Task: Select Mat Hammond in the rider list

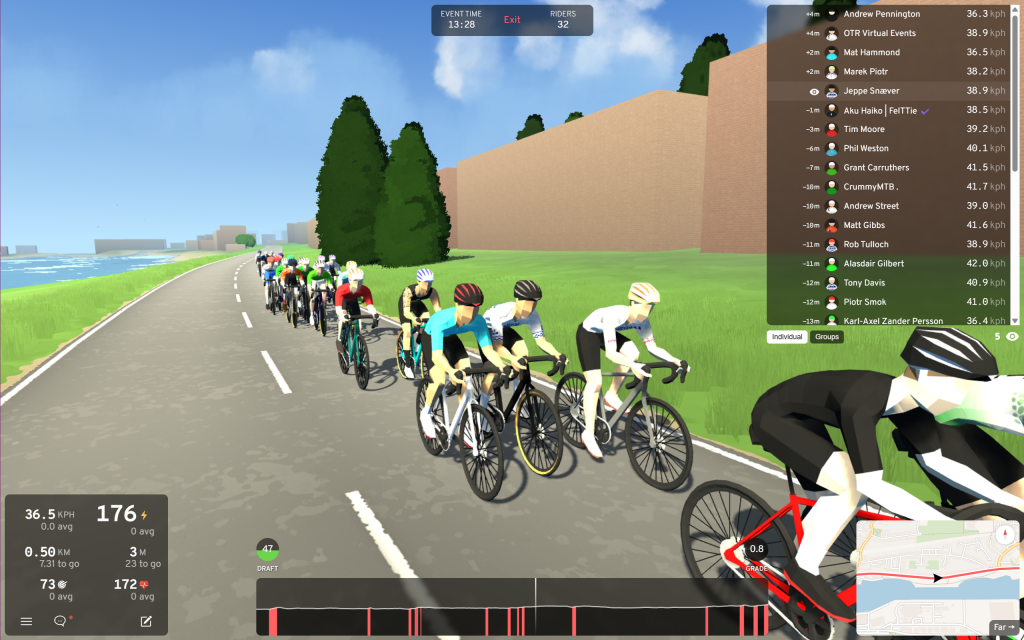Action: point(871,52)
